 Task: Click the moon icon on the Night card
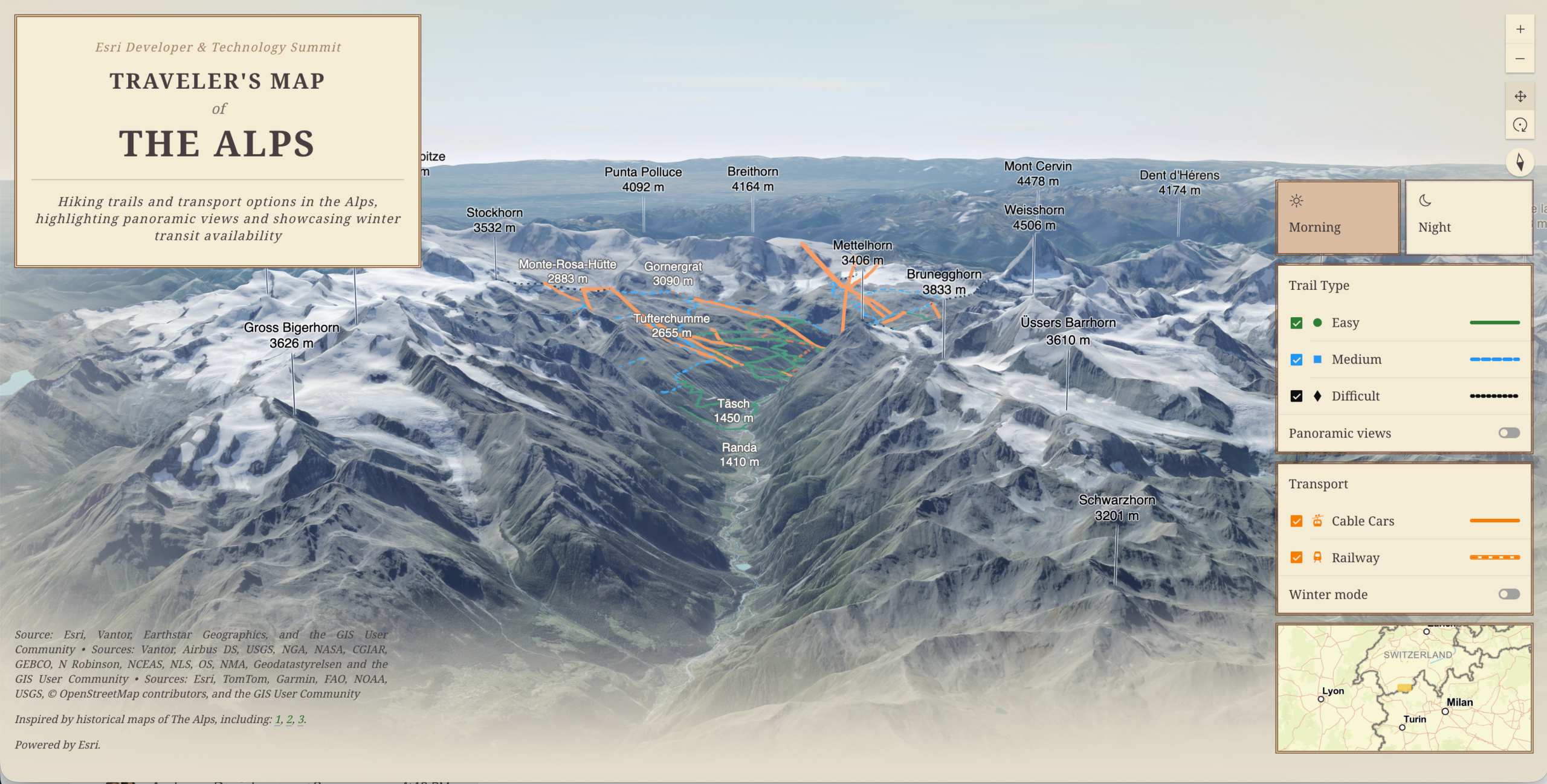coord(1425,201)
